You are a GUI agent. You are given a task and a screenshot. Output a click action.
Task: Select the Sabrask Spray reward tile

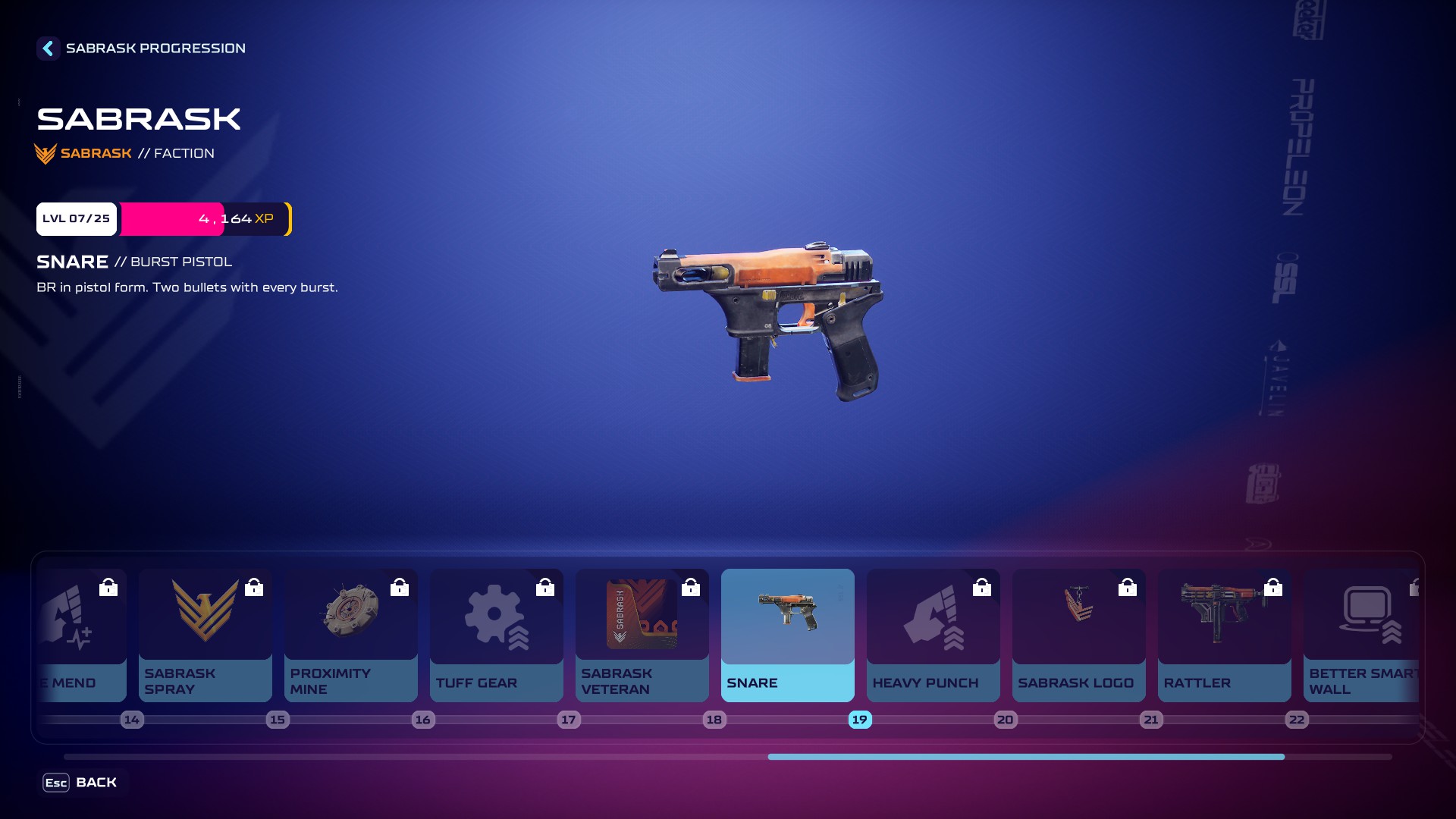(205, 635)
